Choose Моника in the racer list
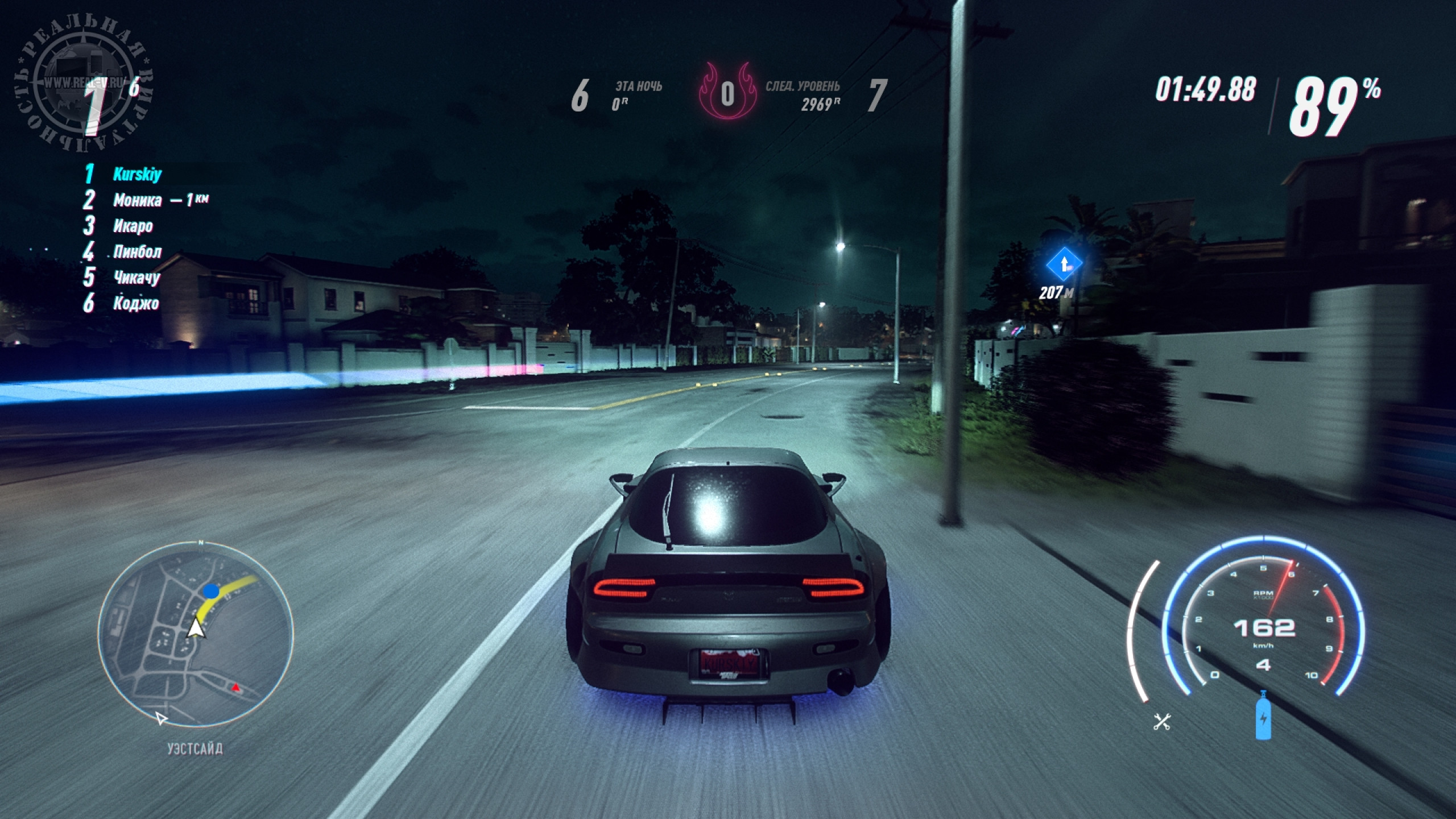 (137, 200)
